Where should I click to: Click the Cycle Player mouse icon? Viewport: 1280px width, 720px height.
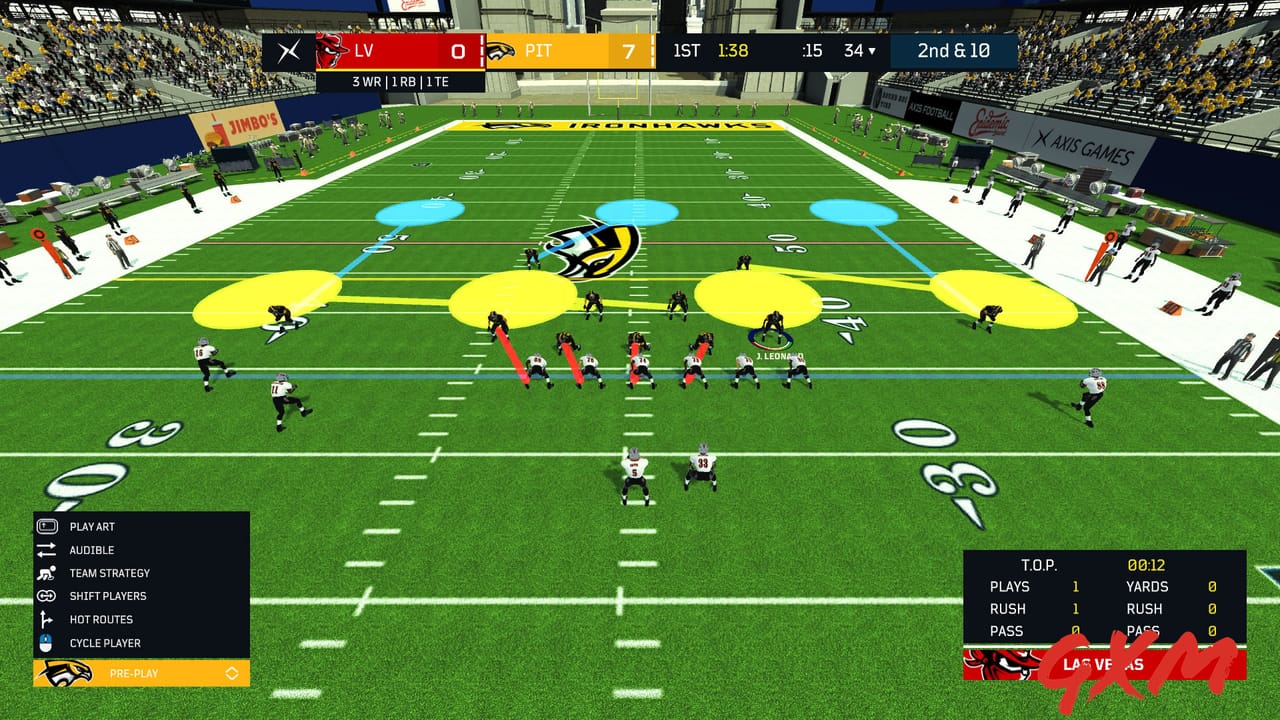coord(44,643)
